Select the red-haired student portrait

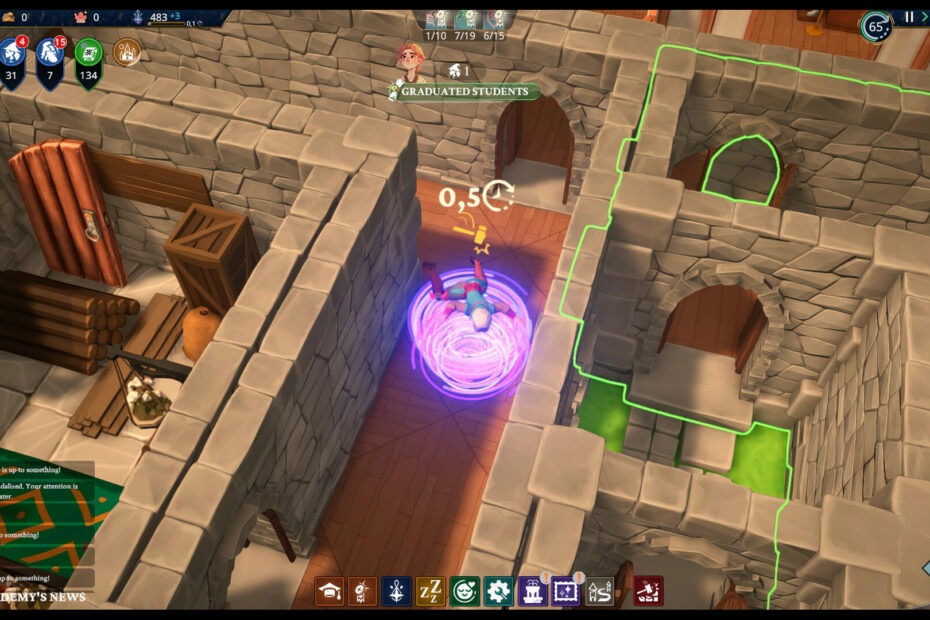[409, 60]
